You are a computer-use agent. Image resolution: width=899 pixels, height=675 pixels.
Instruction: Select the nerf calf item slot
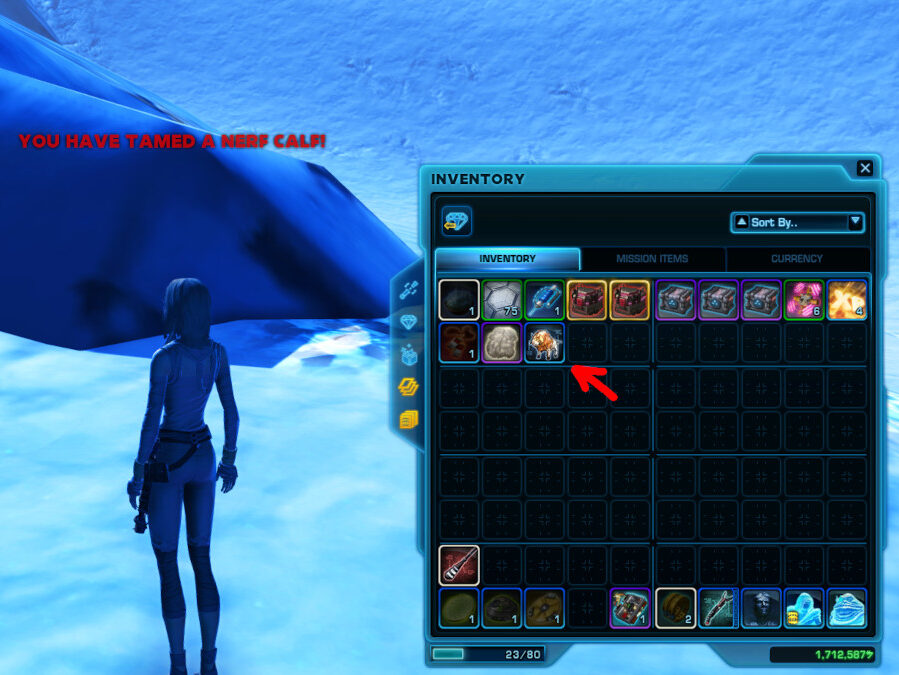545,342
